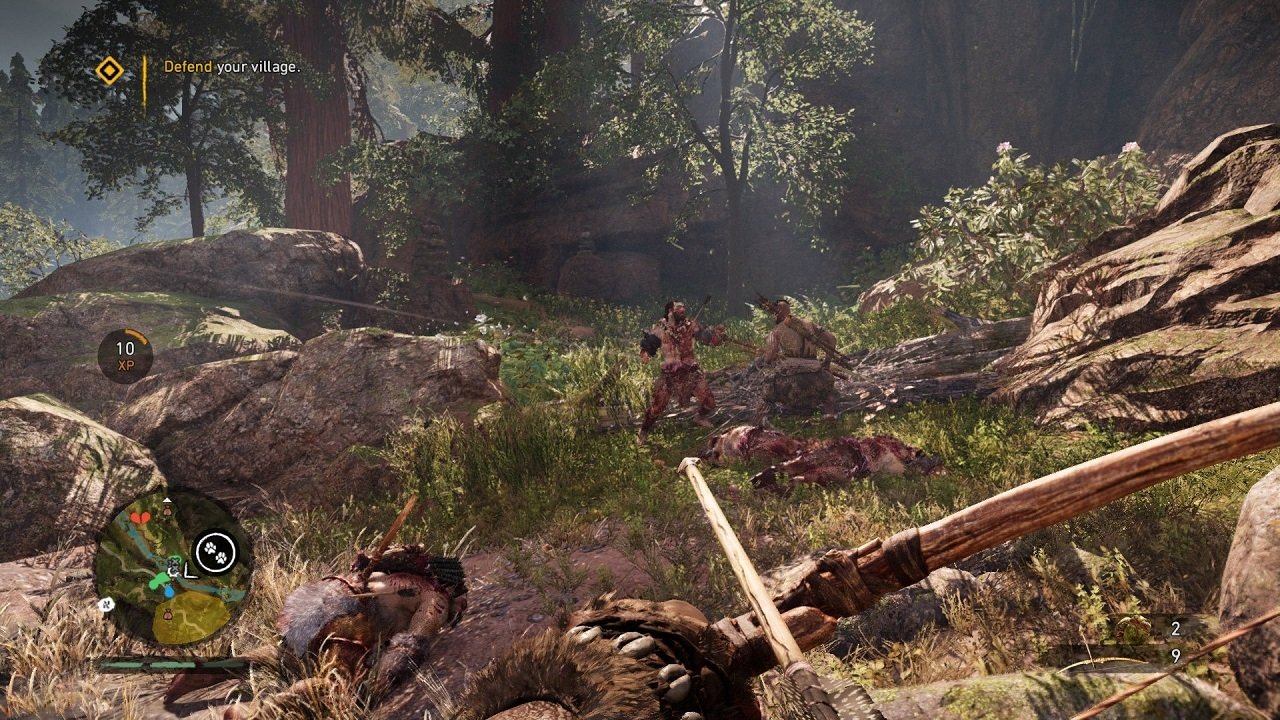Click the white north arrow atop the minimap

(x=167, y=501)
